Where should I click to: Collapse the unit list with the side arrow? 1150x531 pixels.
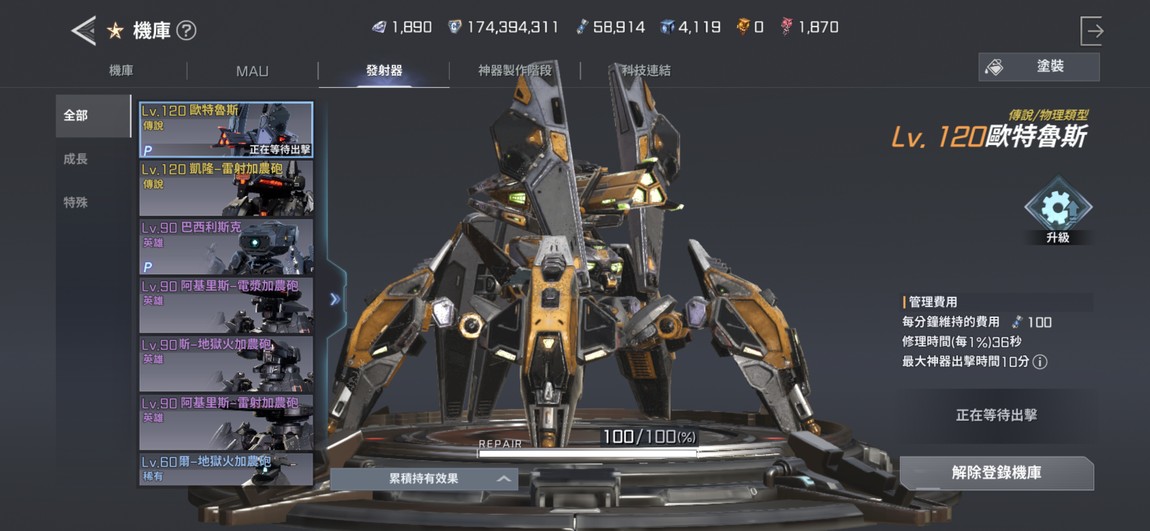tap(335, 298)
